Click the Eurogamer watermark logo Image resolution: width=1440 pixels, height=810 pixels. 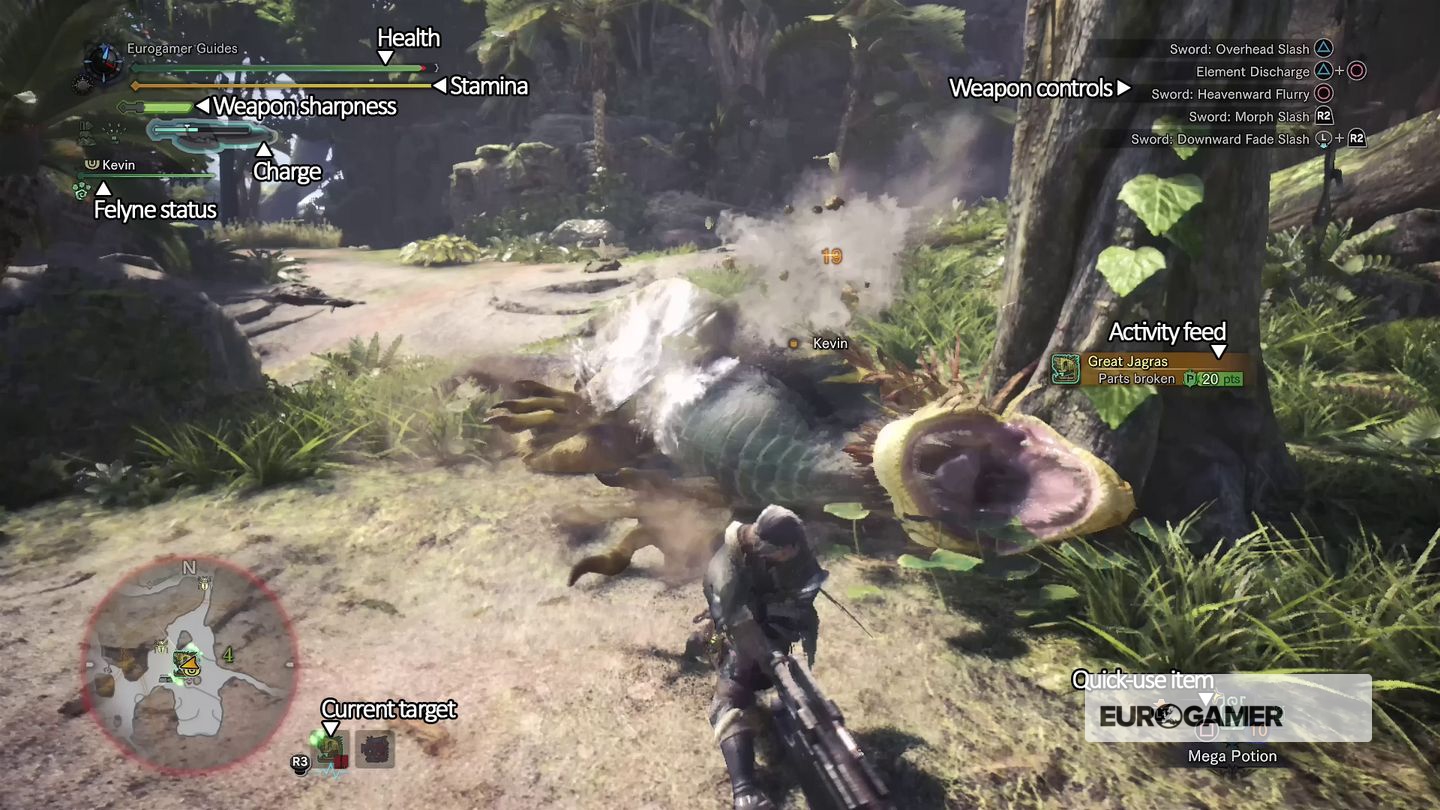(1190, 716)
